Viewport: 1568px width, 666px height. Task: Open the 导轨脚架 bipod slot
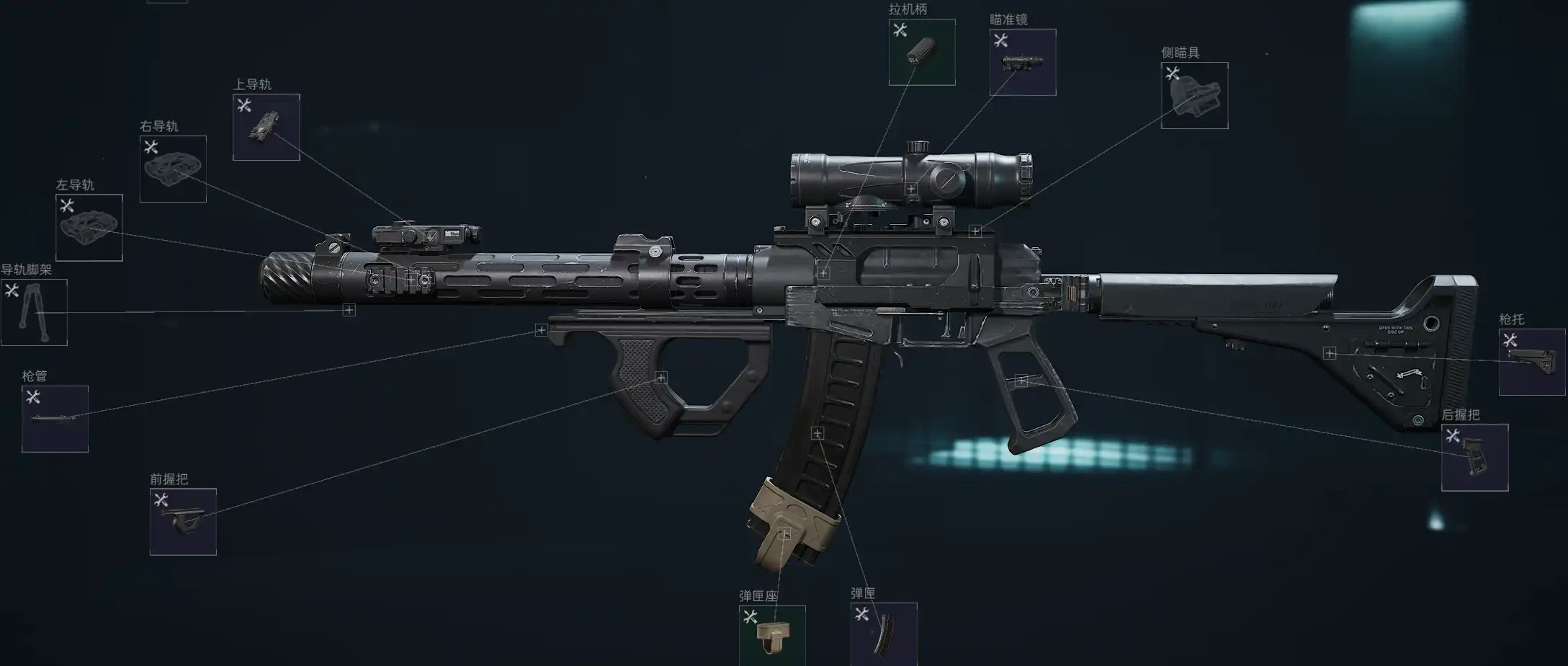(34, 312)
